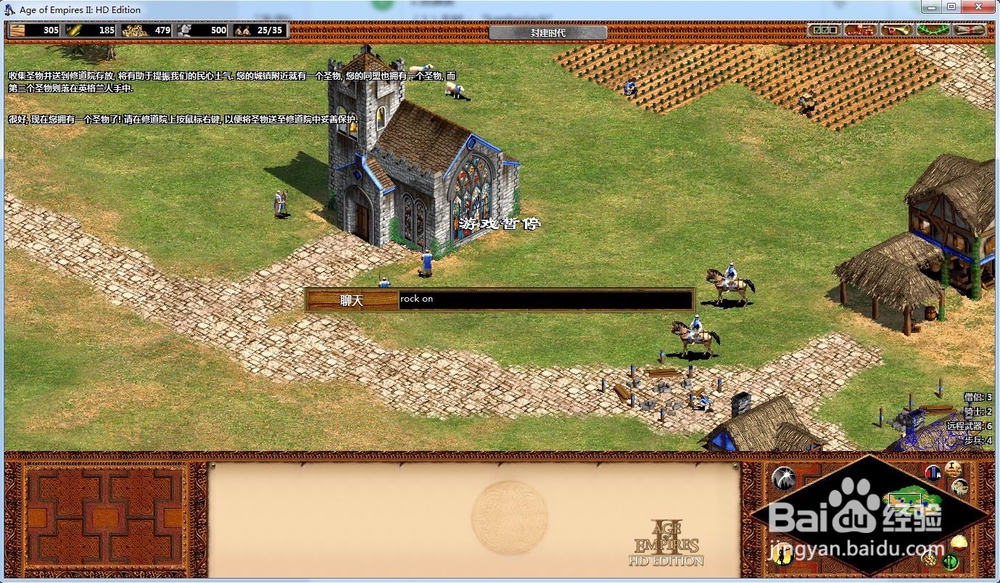Screen dimensions: 1000x583
Task: Open the main menu scroll button
Action: point(970,30)
